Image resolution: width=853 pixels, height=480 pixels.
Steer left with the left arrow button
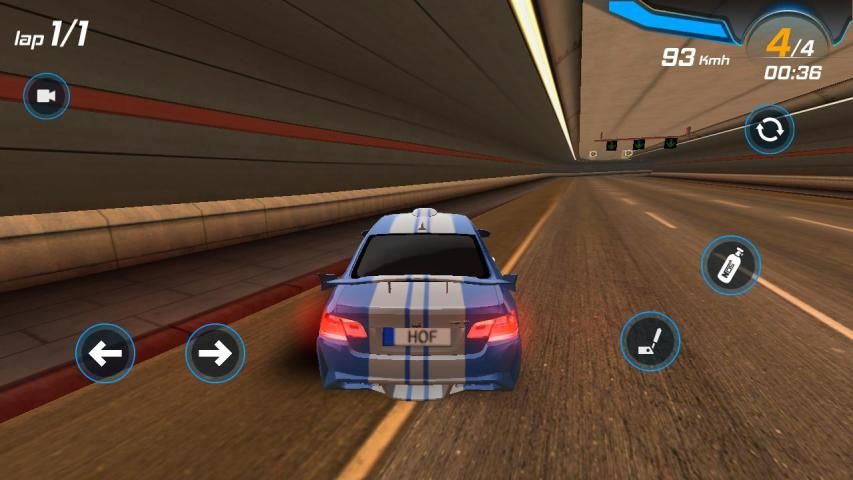(105, 353)
